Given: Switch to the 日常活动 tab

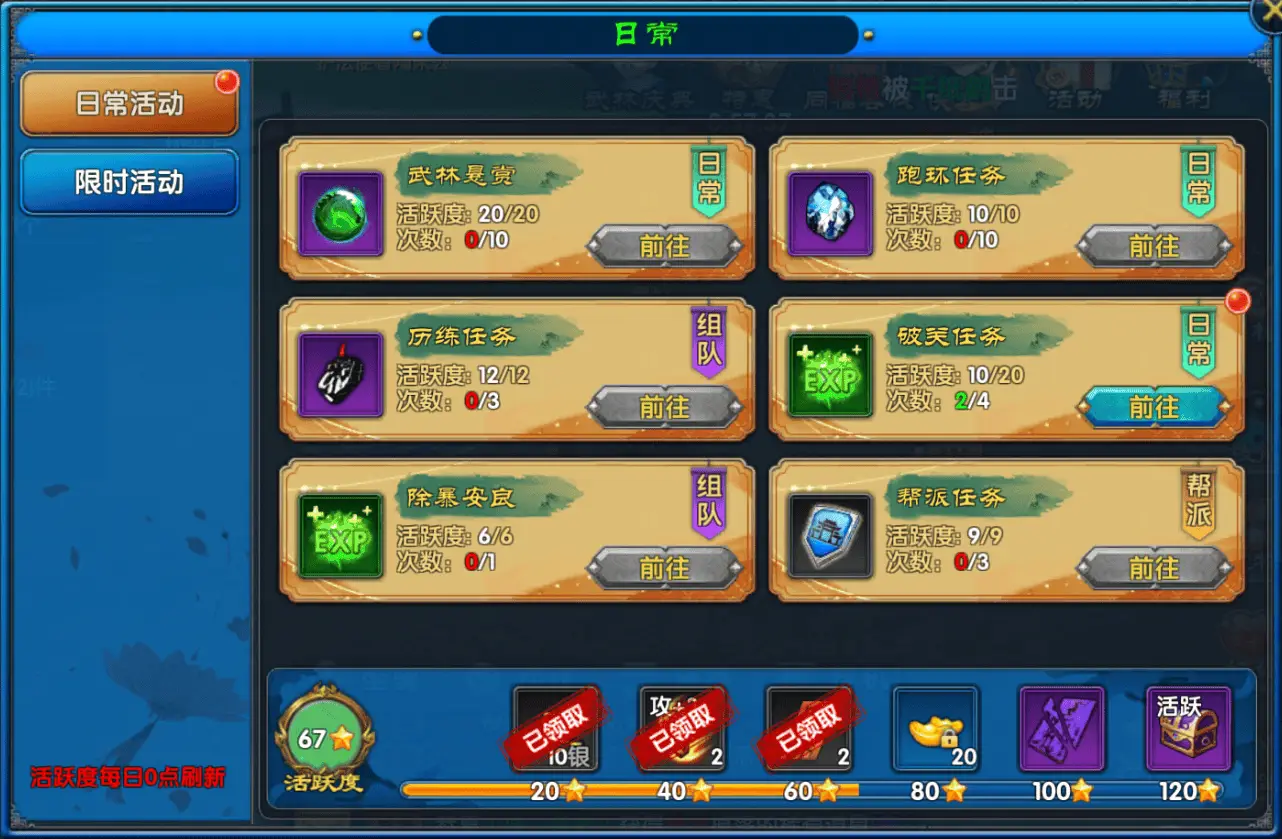Looking at the screenshot, I should coord(128,103).
